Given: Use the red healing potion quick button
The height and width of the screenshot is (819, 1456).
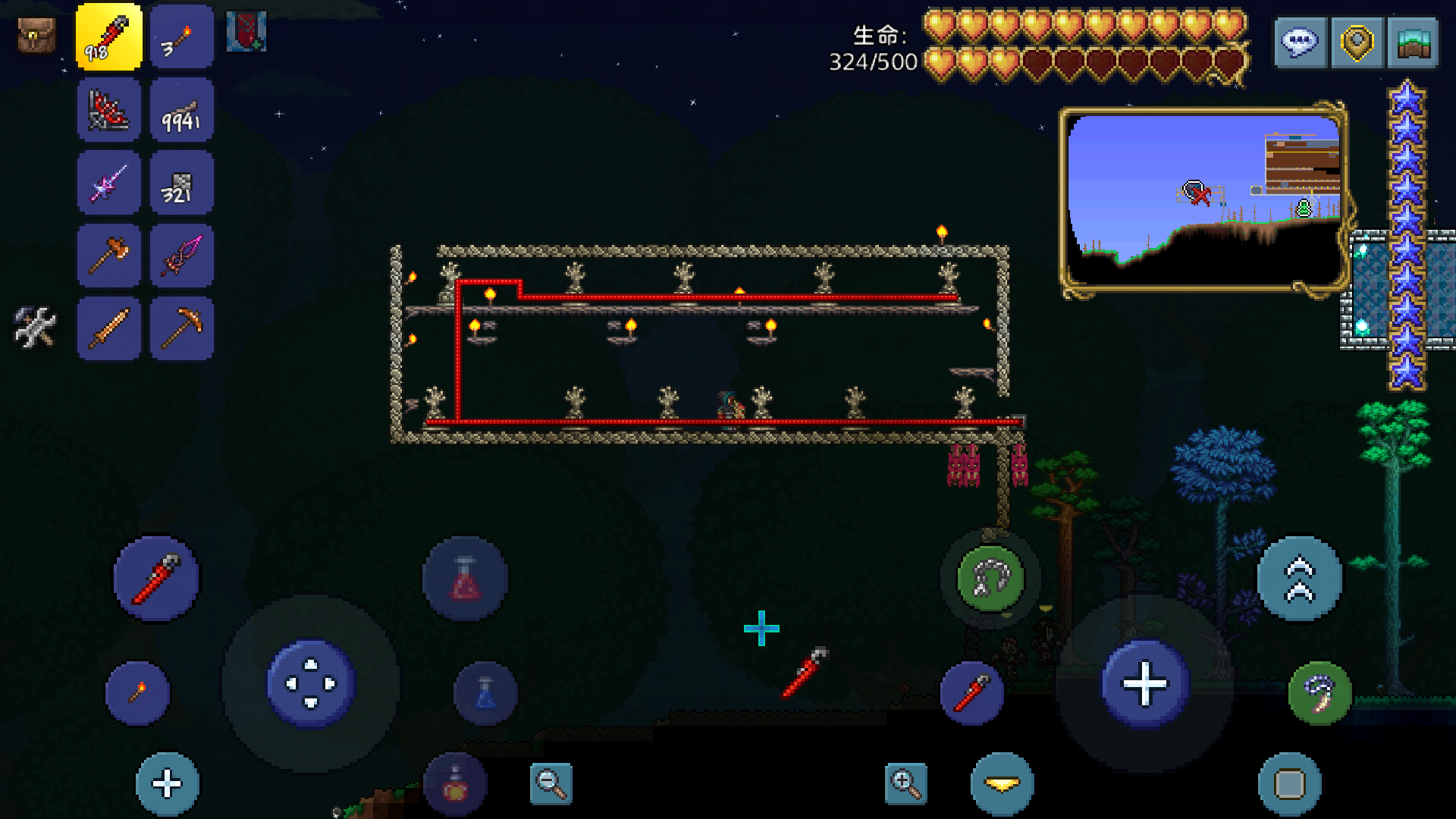Looking at the screenshot, I should (466, 579).
